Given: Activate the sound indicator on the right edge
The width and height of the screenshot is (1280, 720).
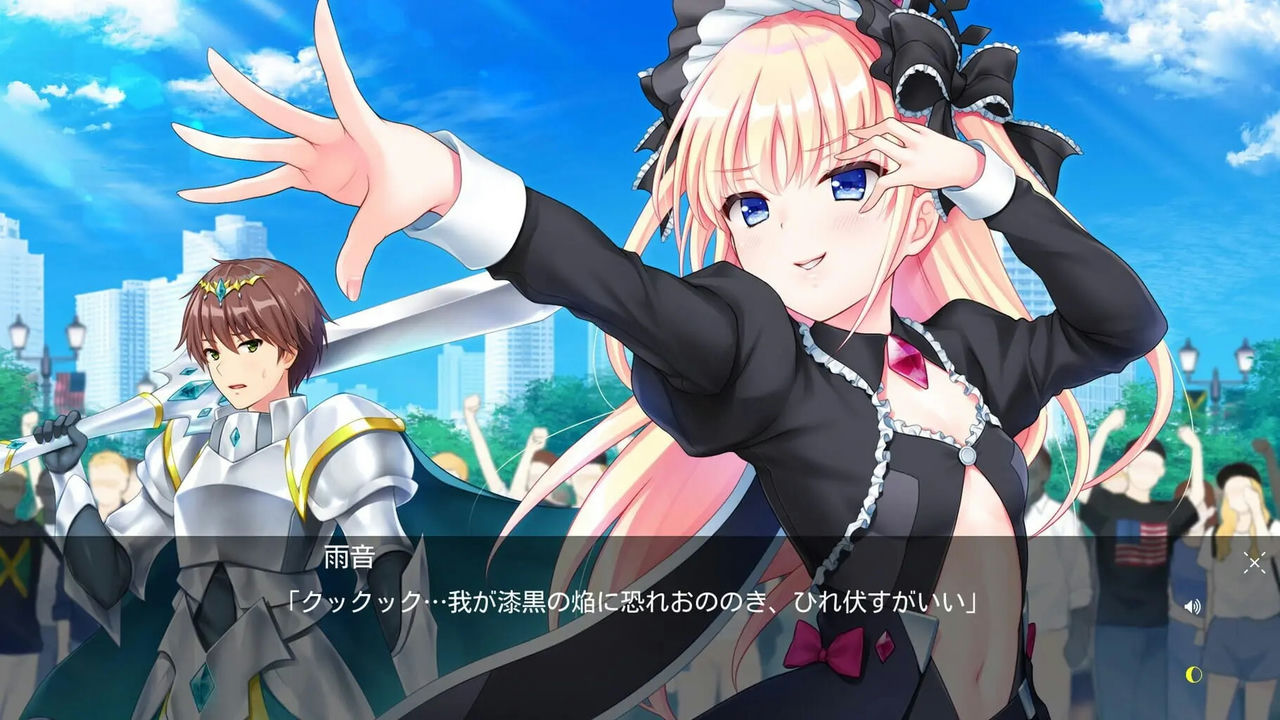Looking at the screenshot, I should pos(1190,607).
